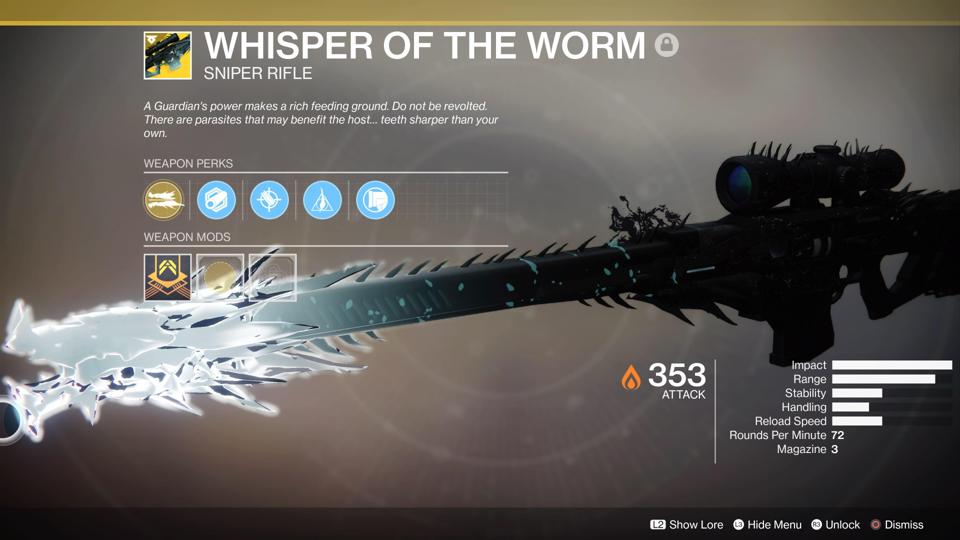Screen dimensions: 960x540
Task: View the blue triangle perk icon
Action: (x=322, y=200)
